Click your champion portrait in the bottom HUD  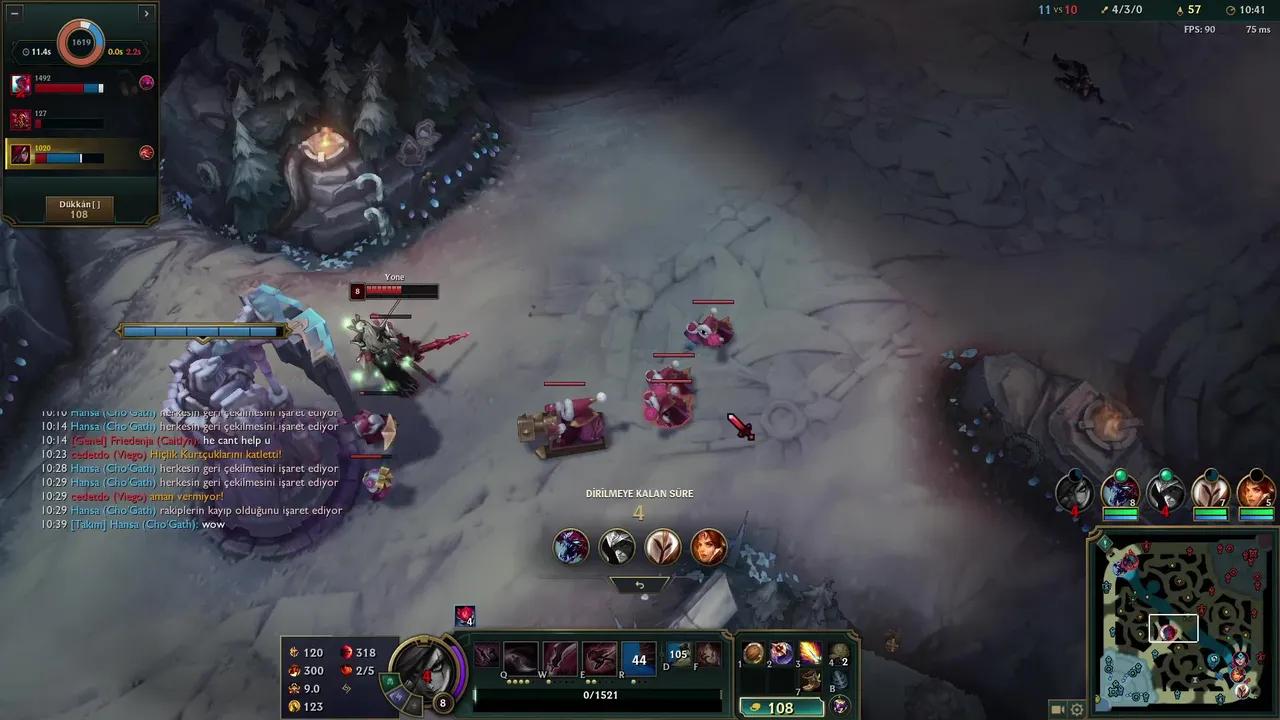430,672
